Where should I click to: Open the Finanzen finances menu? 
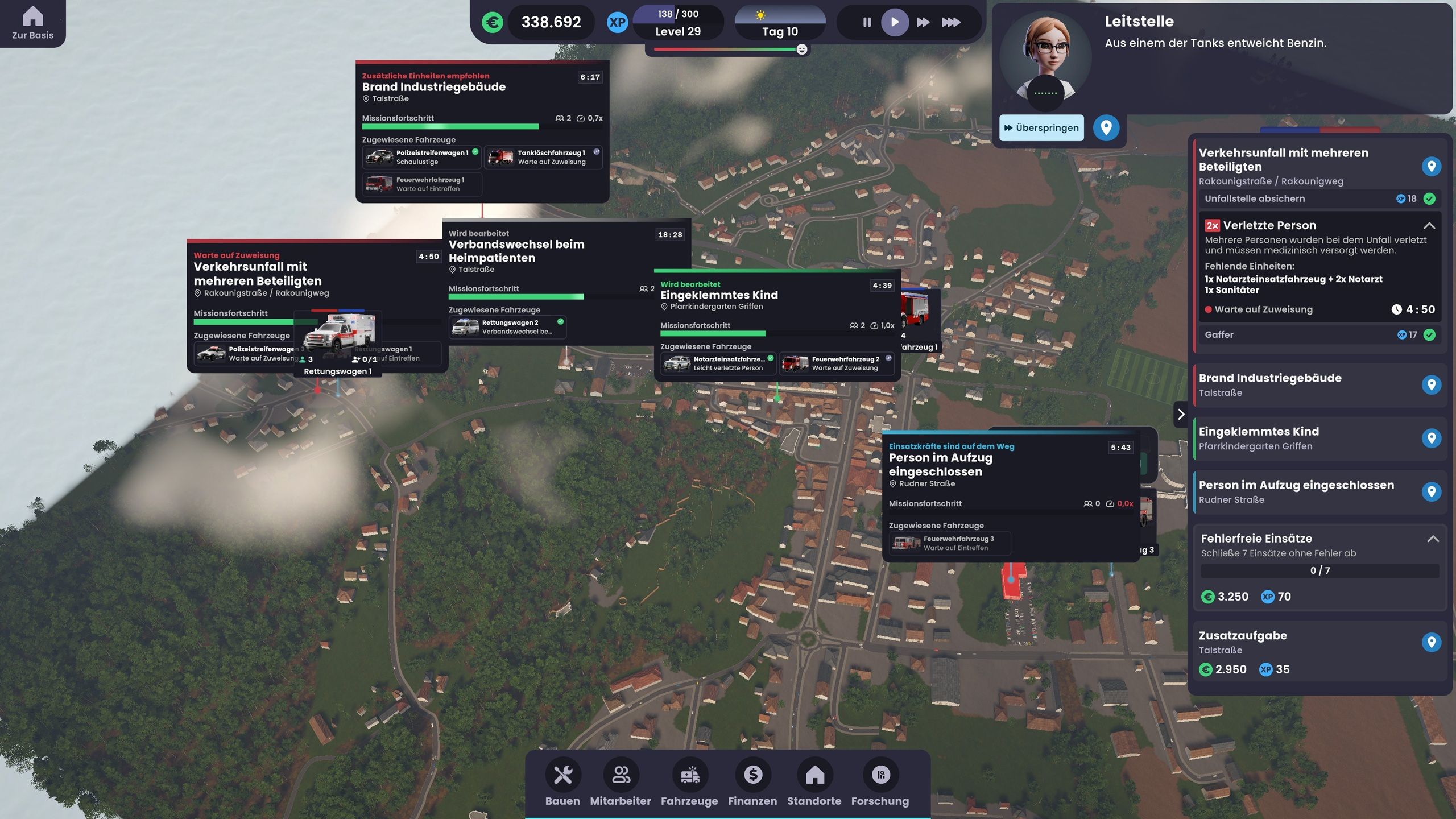(752, 783)
